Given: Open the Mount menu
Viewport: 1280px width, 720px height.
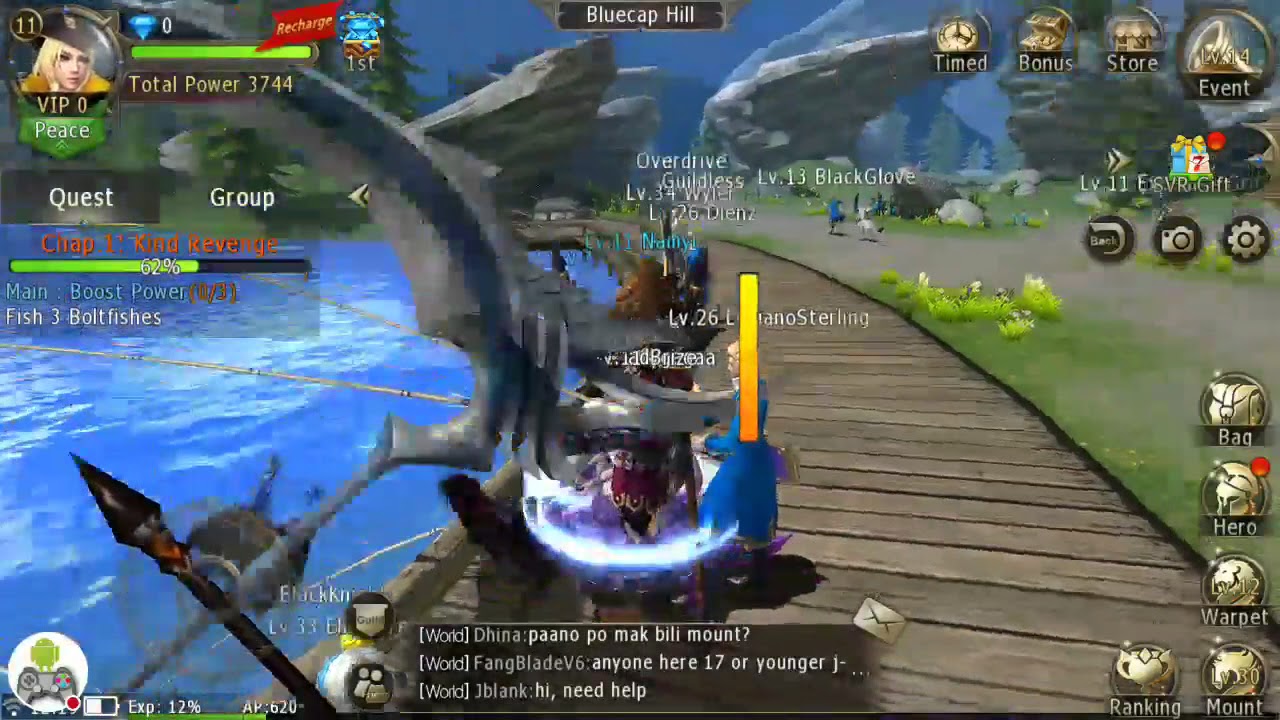Looking at the screenshot, I should pos(1234,680).
